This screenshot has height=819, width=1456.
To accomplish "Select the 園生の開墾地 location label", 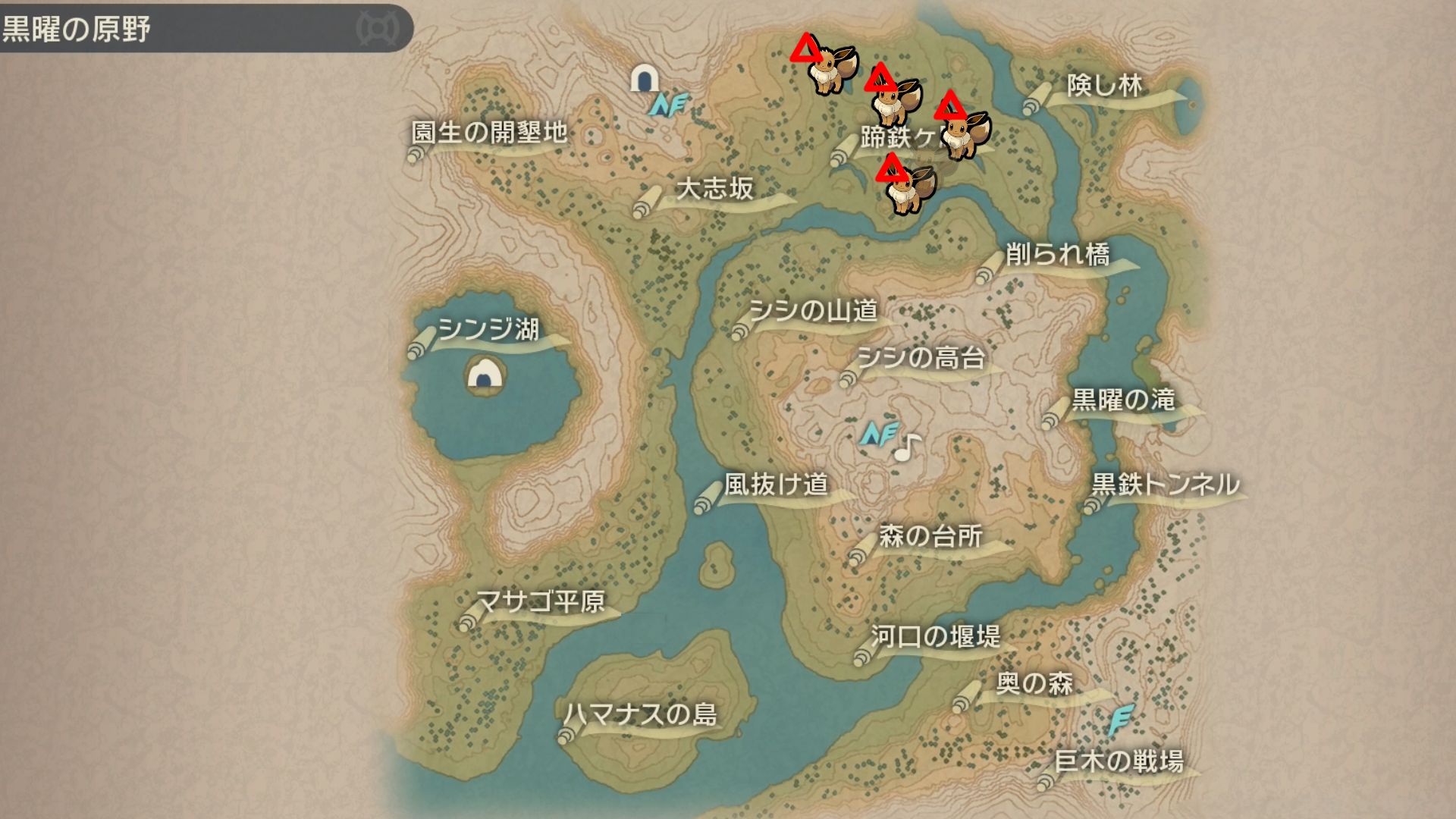I will tap(489, 133).
